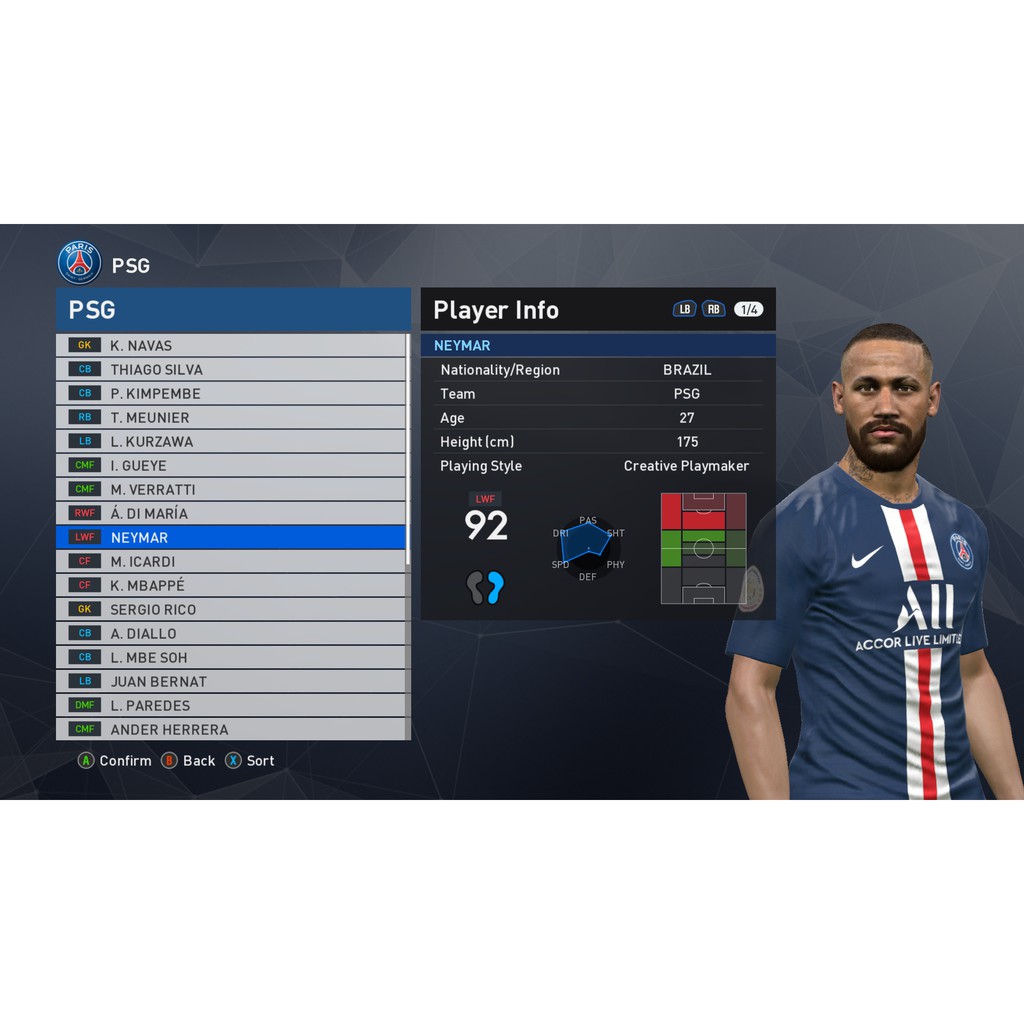
Task: Choose I. Gueye in the squad
Action: [x=231, y=465]
